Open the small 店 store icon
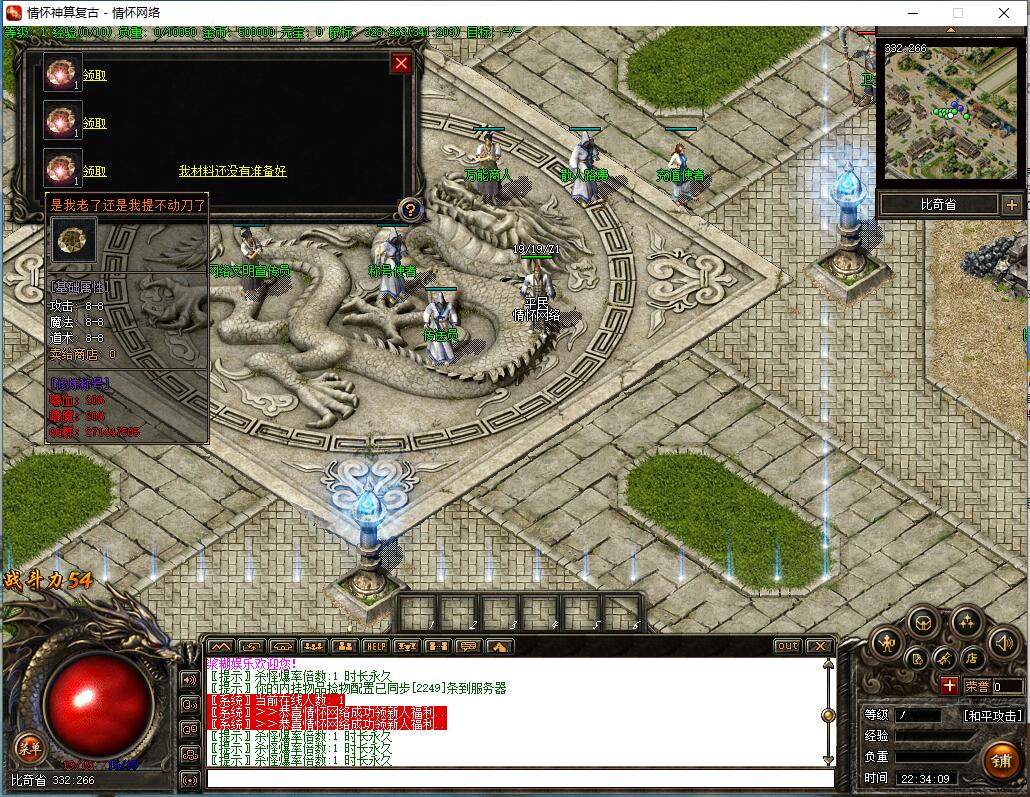 pyautogui.click(x=970, y=658)
